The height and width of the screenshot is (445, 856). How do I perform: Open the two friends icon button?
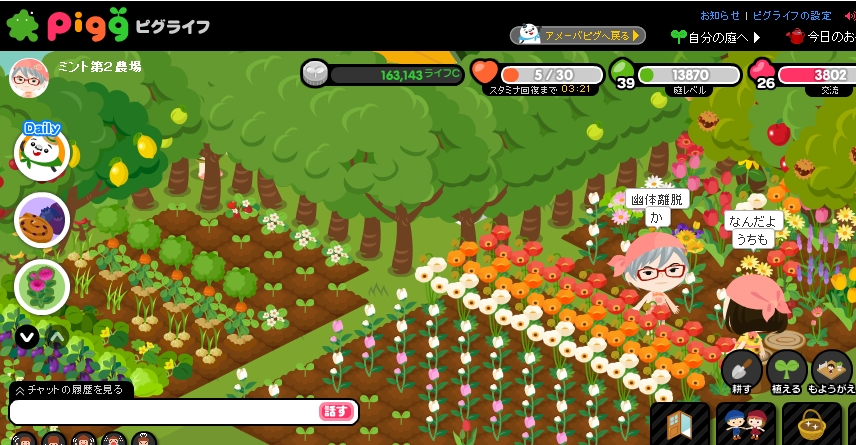[745, 424]
